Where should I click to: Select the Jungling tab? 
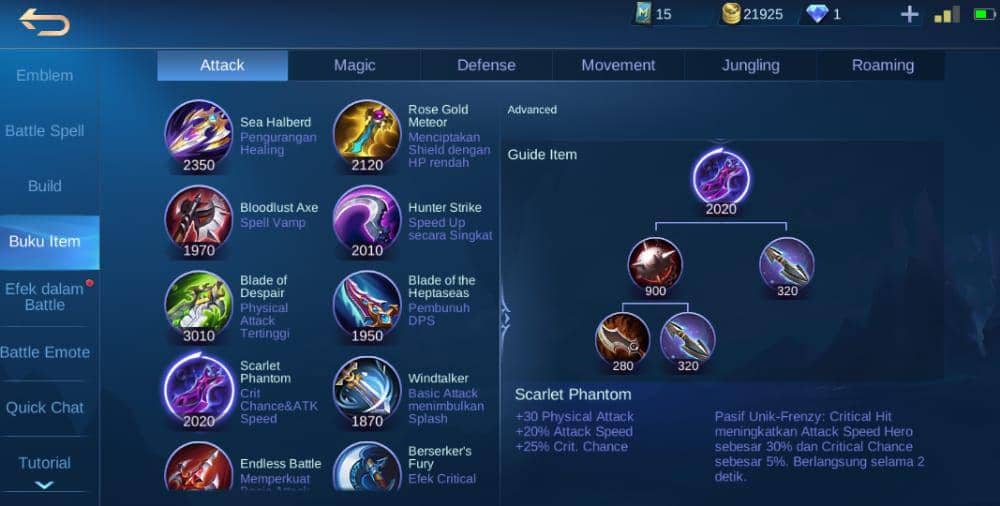pyautogui.click(x=750, y=65)
